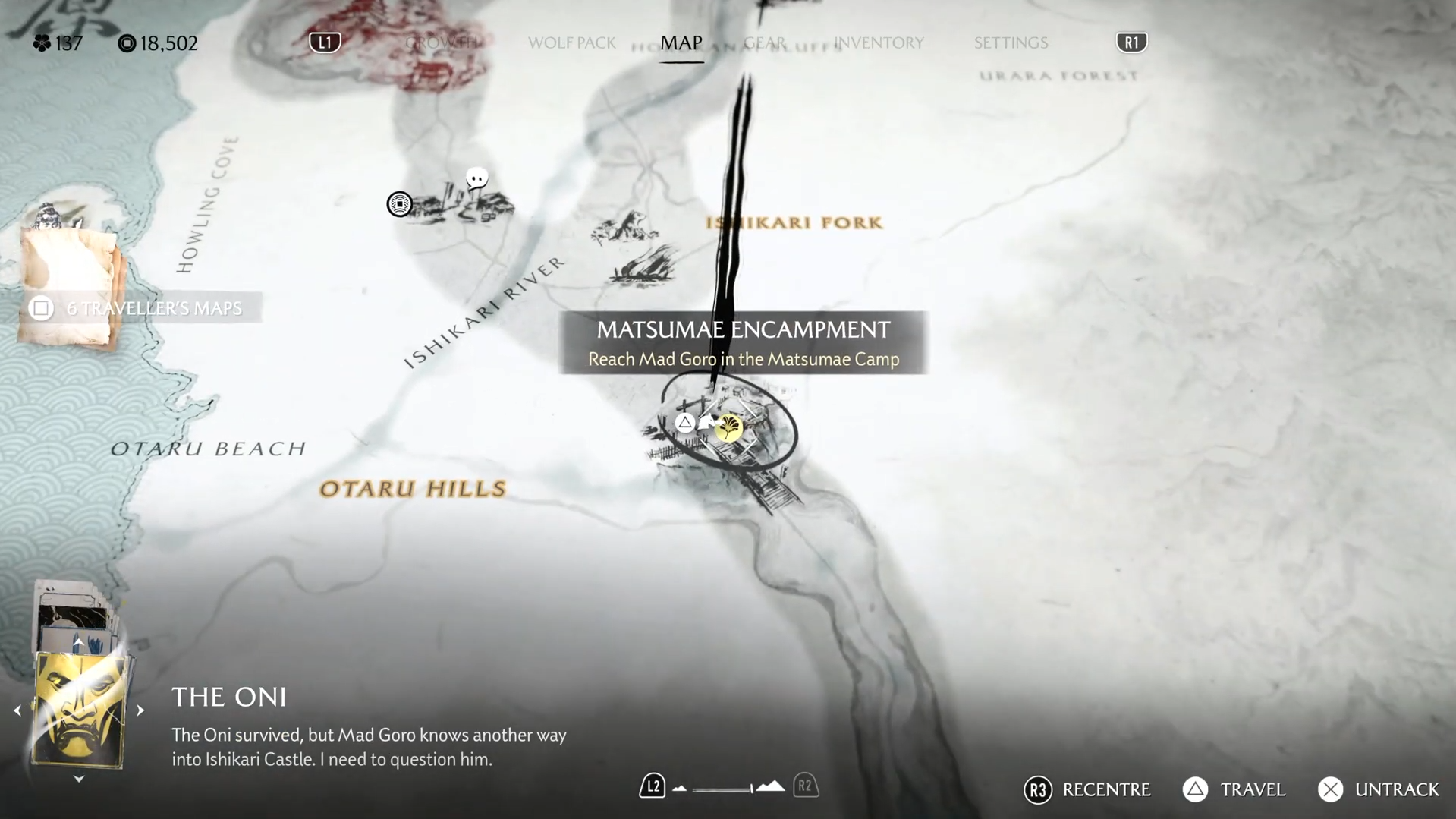
Task: Show the previous quest card with left arrow
Action: coord(17,711)
